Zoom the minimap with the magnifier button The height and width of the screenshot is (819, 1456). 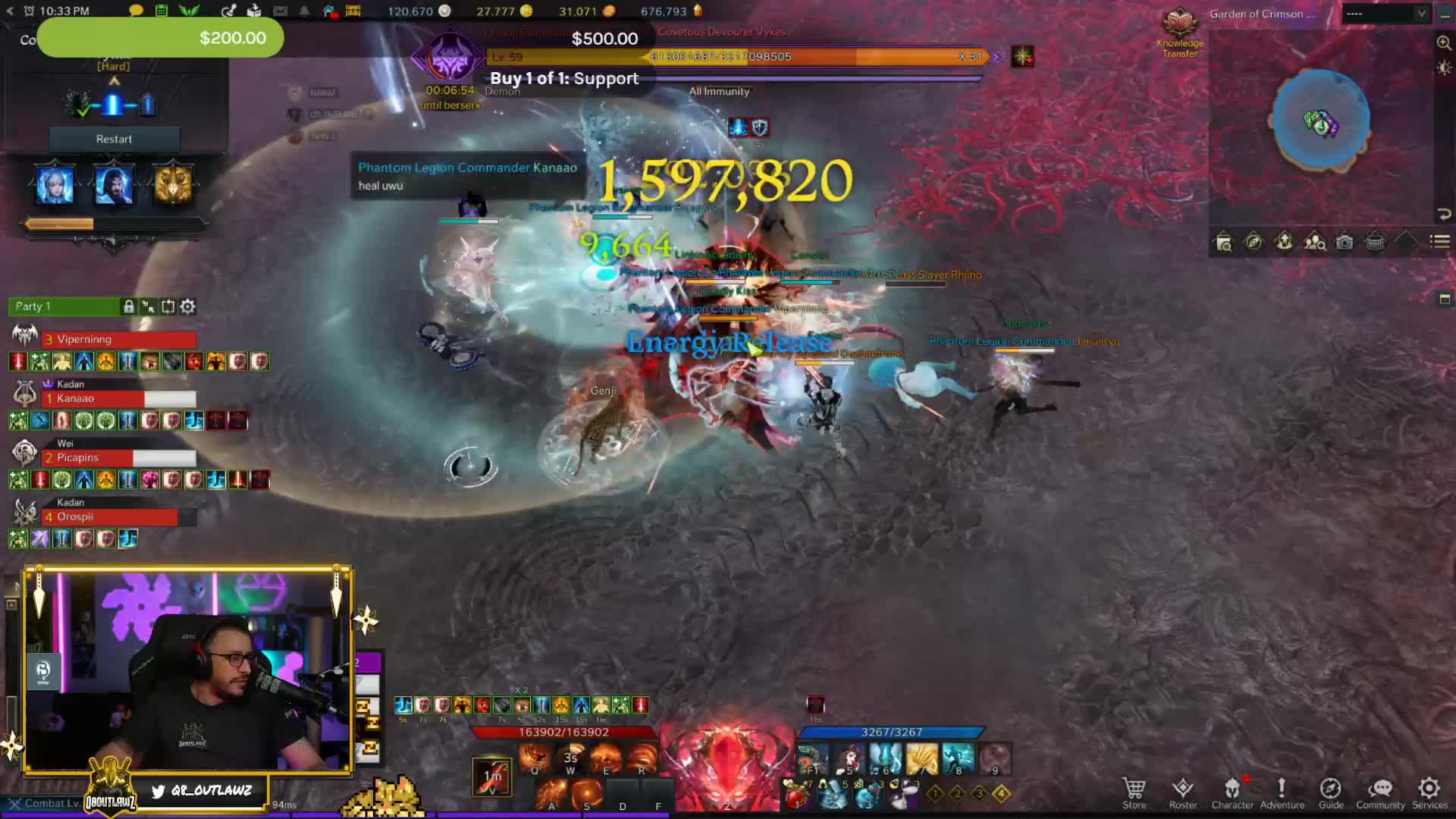pyautogui.click(x=1444, y=43)
